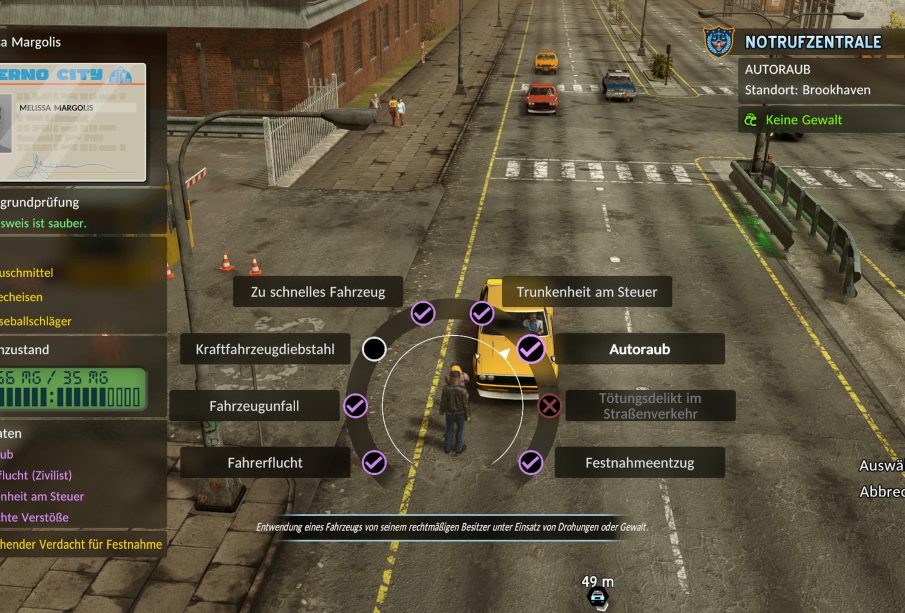Select the "Zu schnelles Fahrzeug" charge
Screen dimensions: 905x613
click(318, 292)
